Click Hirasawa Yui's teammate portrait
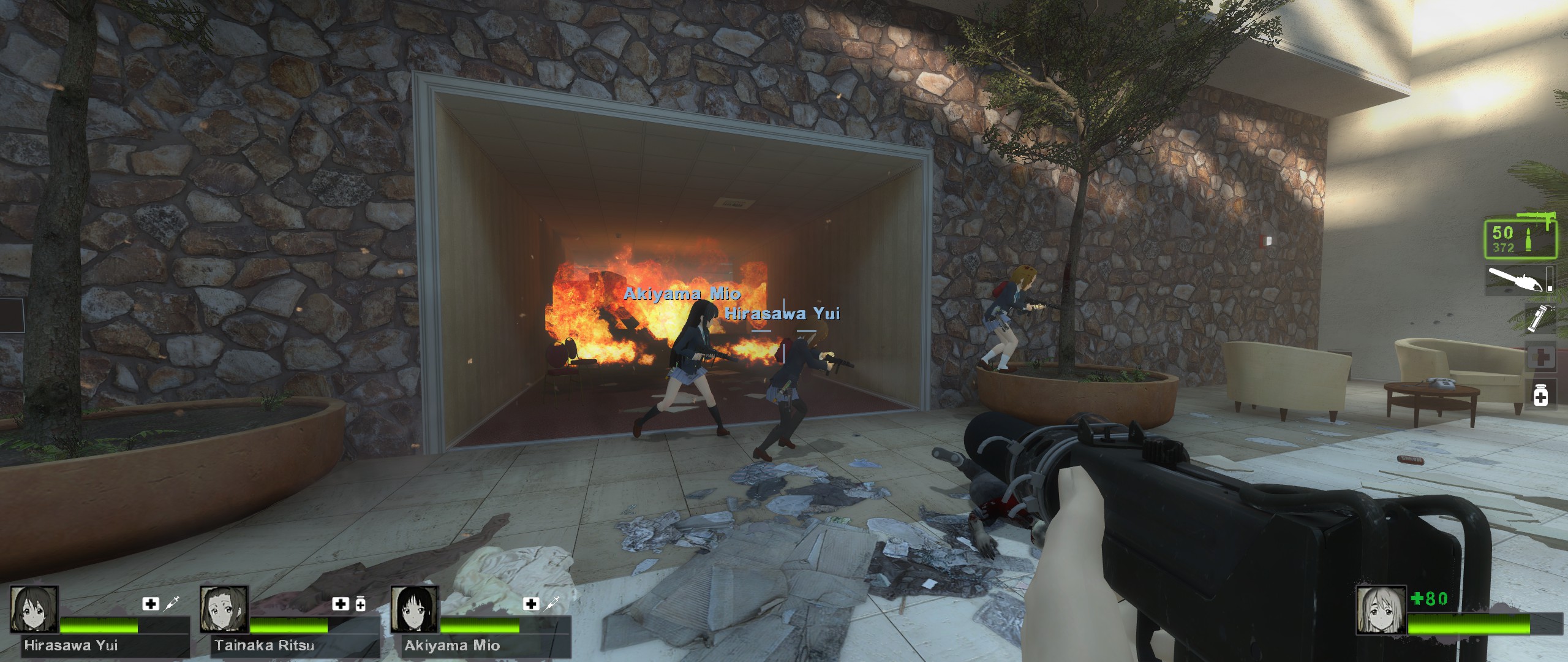The width and height of the screenshot is (1568, 662). pos(34,609)
